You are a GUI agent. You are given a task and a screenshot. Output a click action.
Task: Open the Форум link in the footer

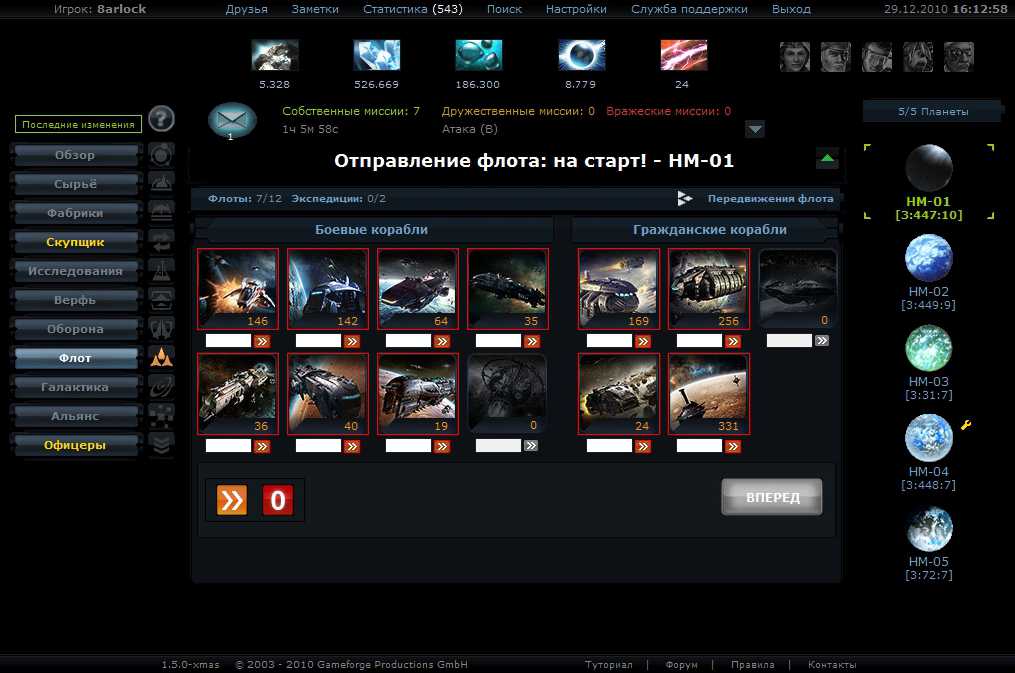coord(681,665)
